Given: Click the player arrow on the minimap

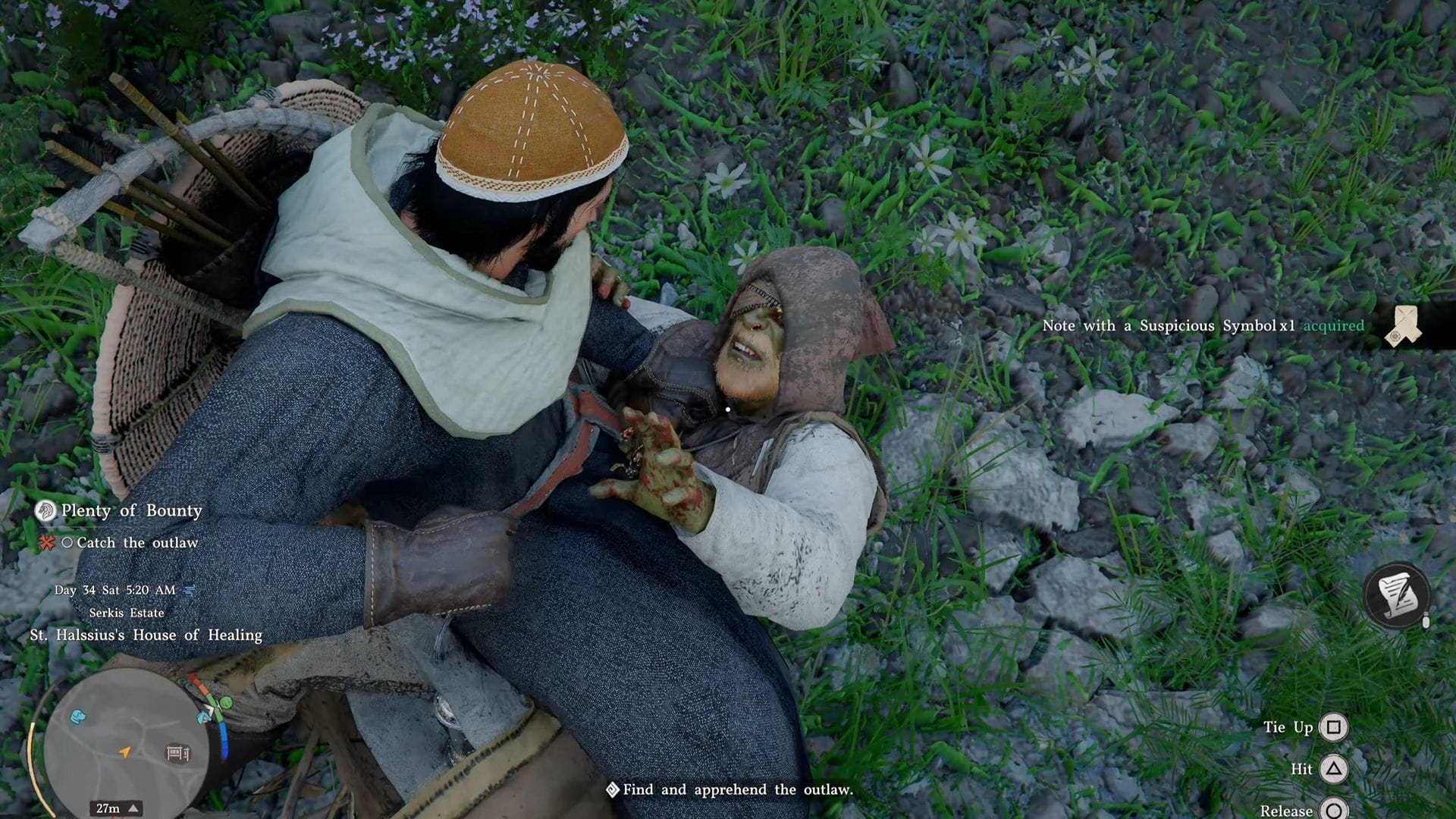Looking at the screenshot, I should click(x=124, y=752).
